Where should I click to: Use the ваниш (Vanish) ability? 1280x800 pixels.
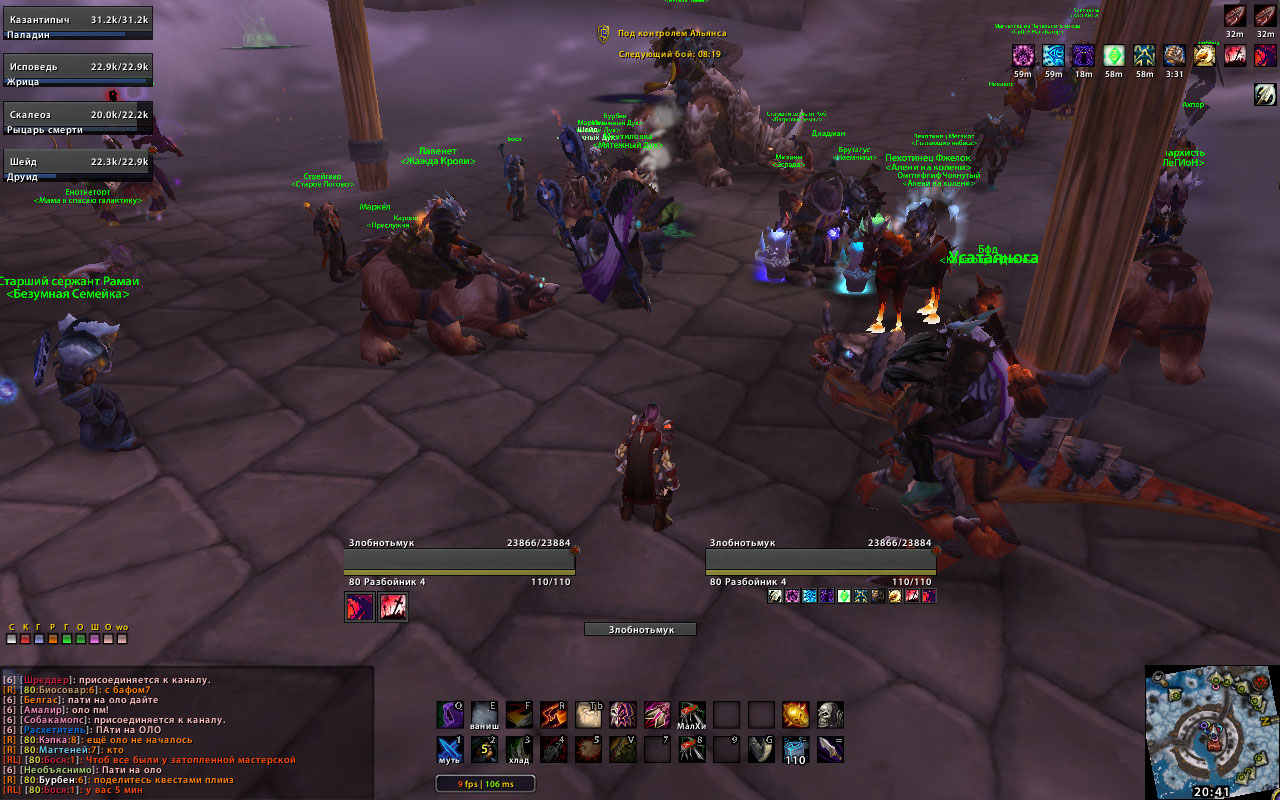[484, 714]
